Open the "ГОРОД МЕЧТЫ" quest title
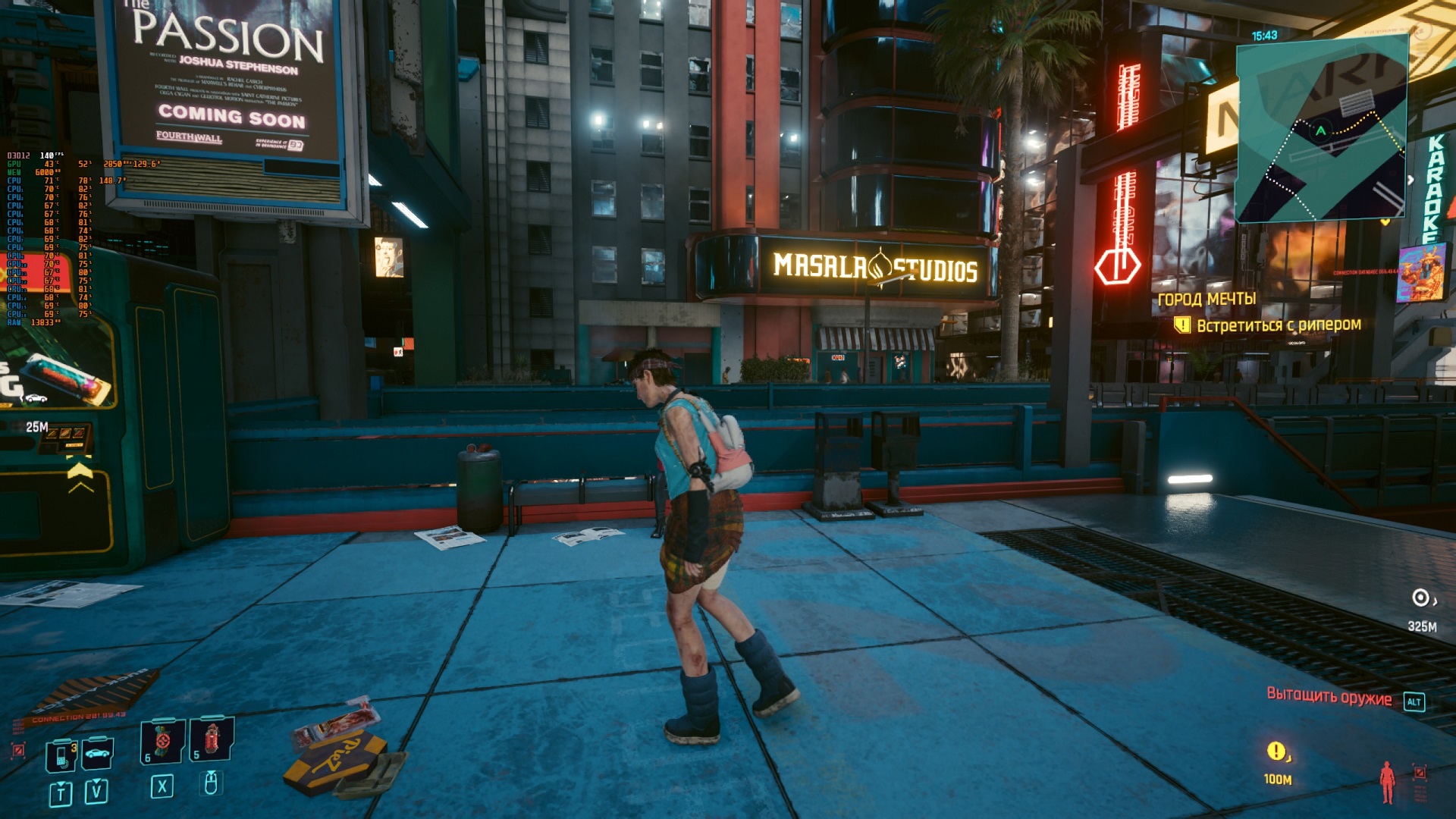The image size is (1456, 819). point(1206,300)
